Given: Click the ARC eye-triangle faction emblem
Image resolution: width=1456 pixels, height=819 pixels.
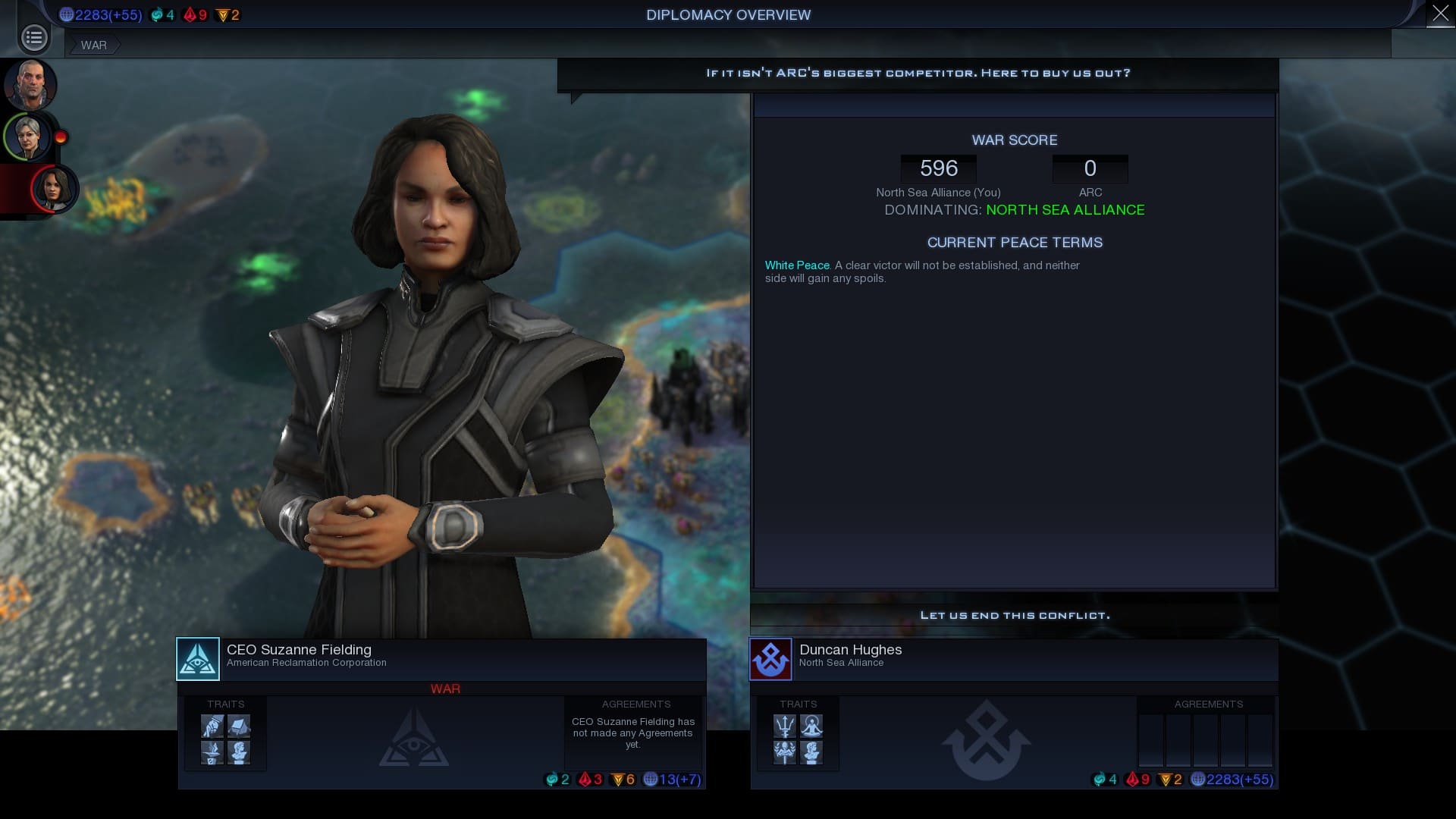Looking at the screenshot, I should tap(198, 659).
